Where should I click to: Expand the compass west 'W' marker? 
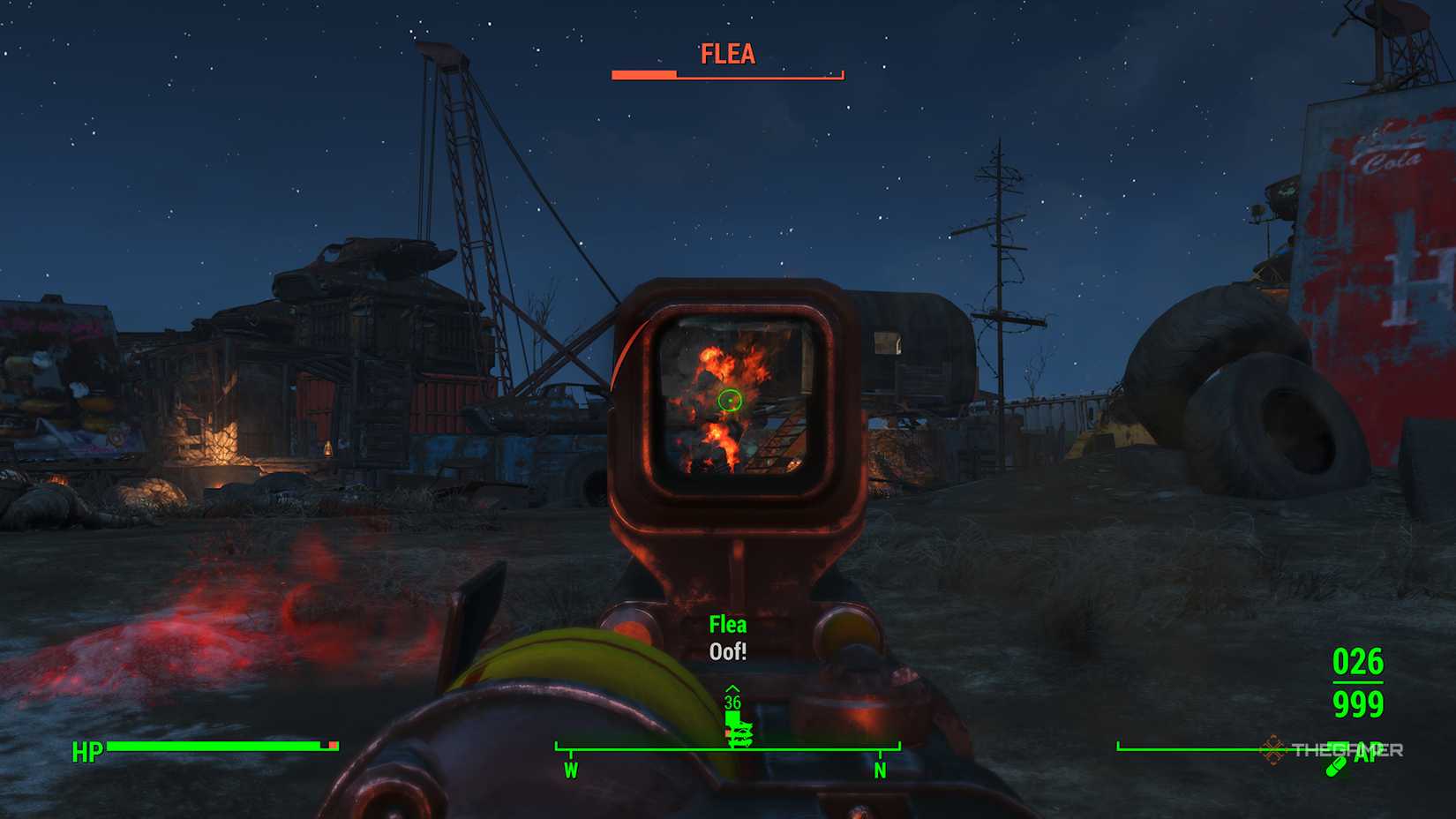pyautogui.click(x=570, y=769)
